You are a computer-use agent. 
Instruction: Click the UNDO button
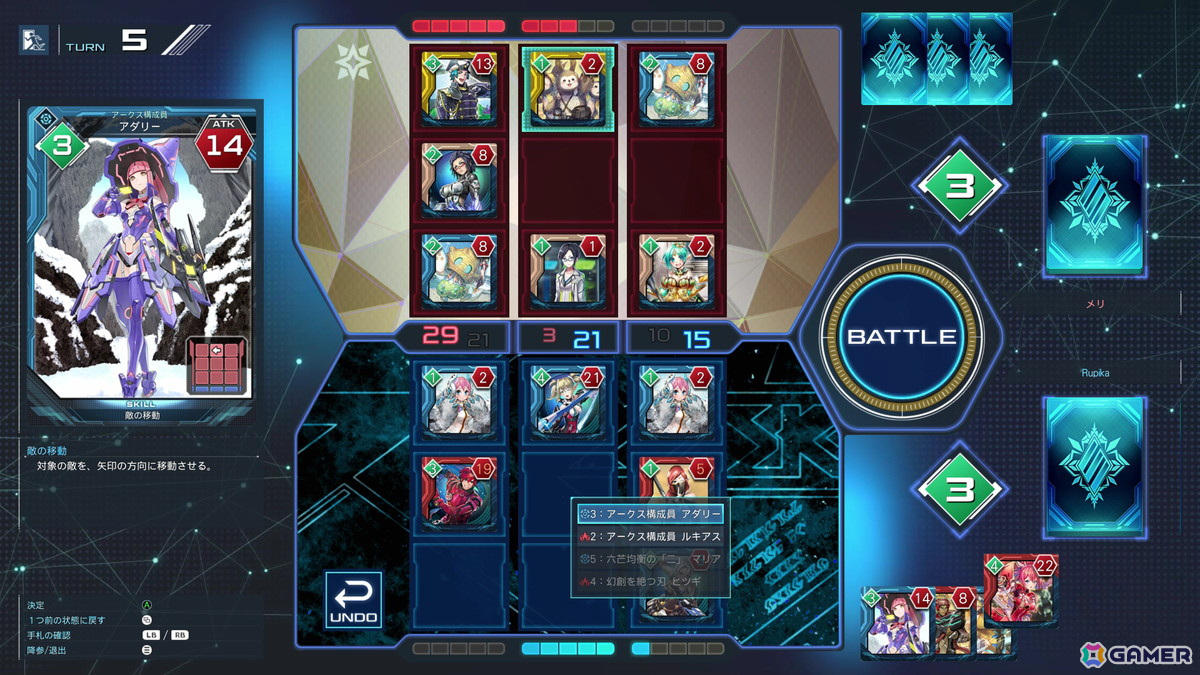pos(353,600)
